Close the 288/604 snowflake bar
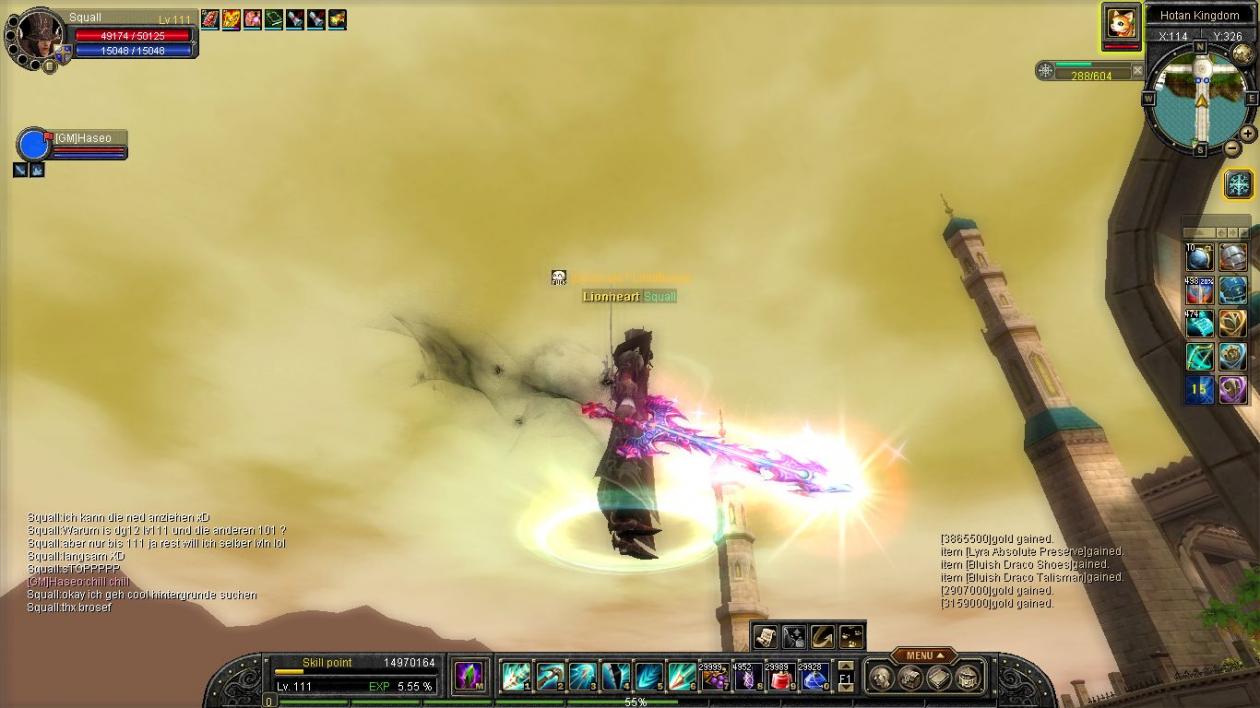The image size is (1260, 708). pyautogui.click(x=1137, y=71)
